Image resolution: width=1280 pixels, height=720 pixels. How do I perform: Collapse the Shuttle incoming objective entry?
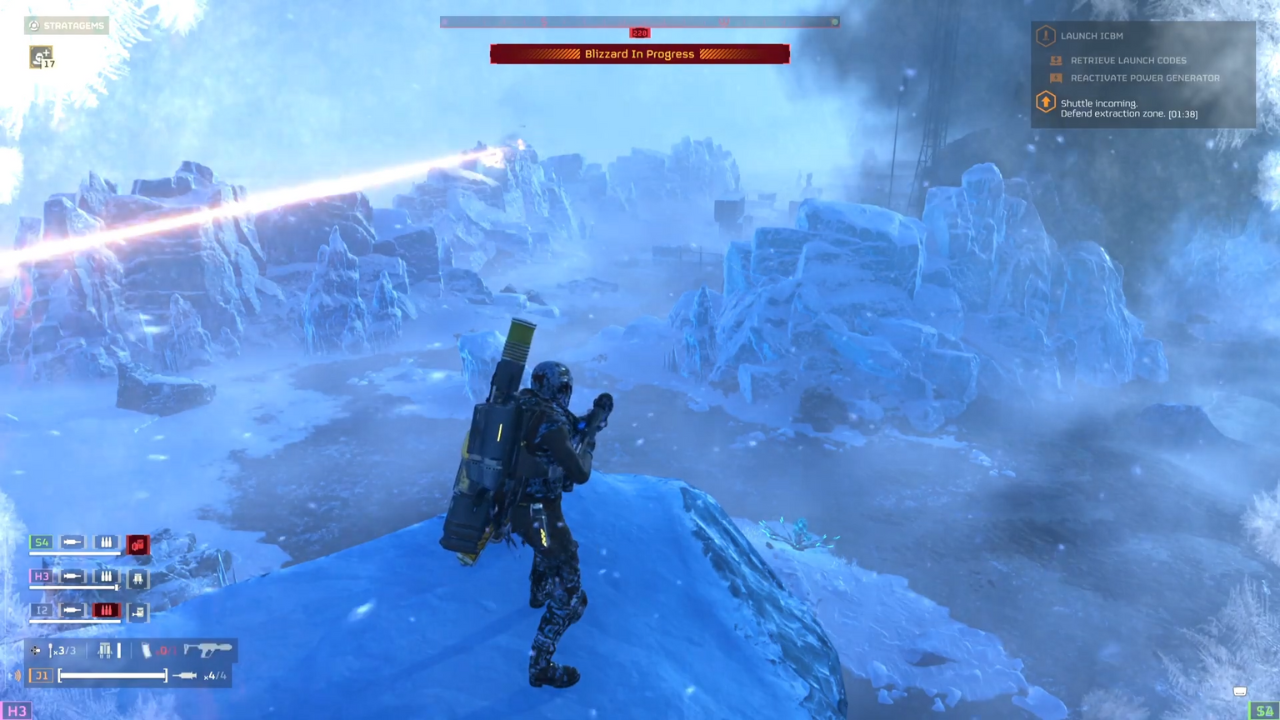(1100, 103)
